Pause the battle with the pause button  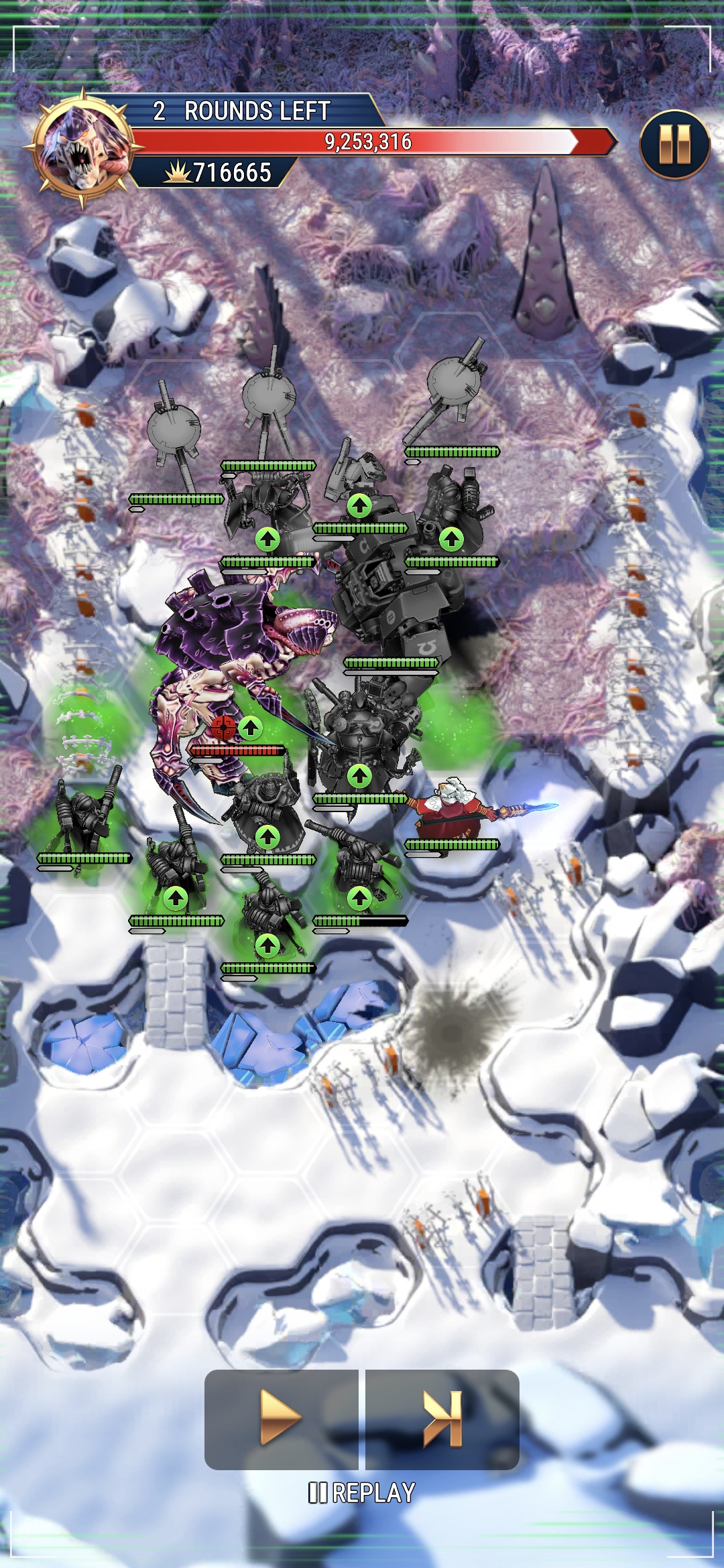coord(674,145)
